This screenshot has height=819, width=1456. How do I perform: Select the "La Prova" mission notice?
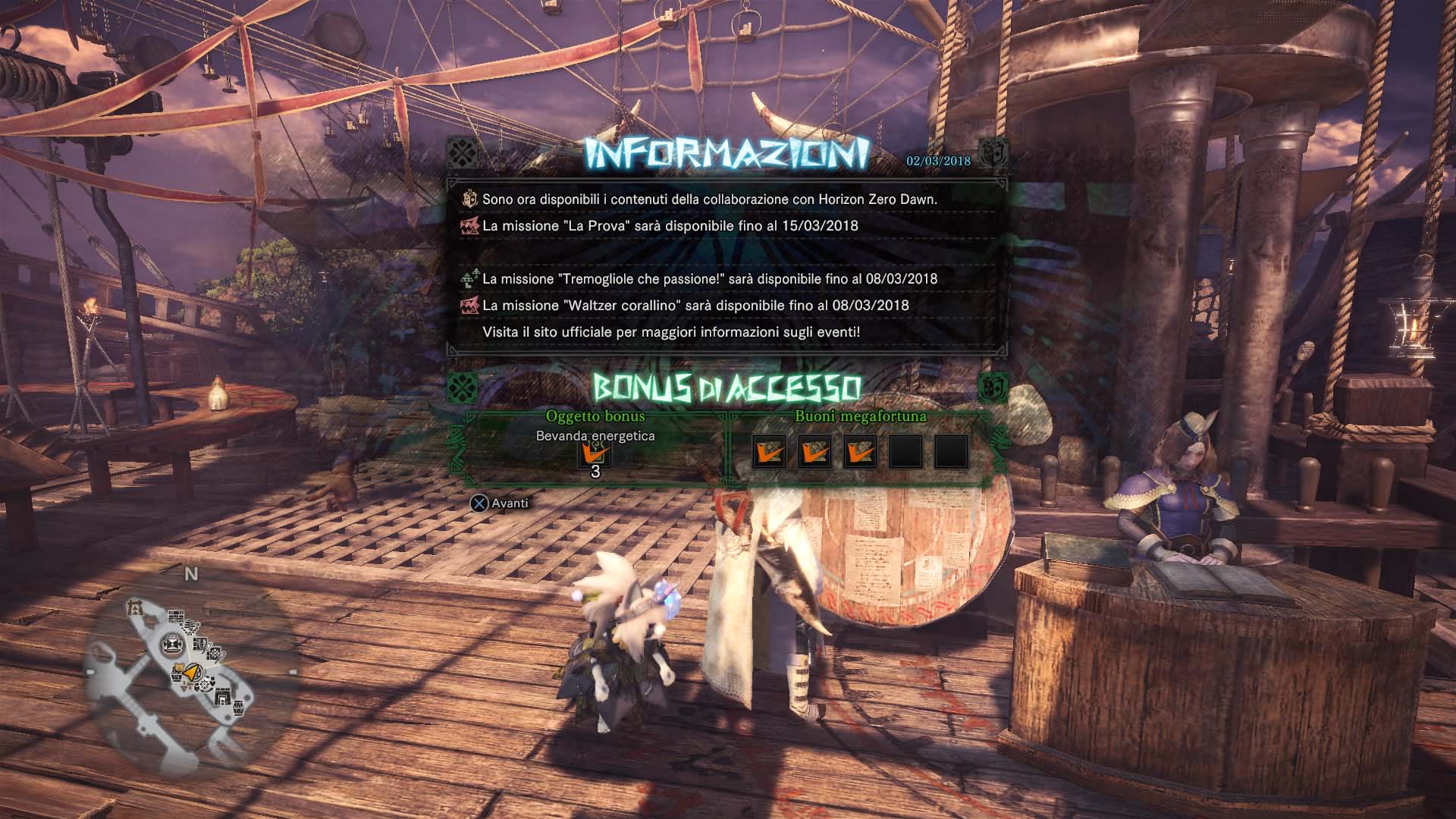click(x=670, y=226)
